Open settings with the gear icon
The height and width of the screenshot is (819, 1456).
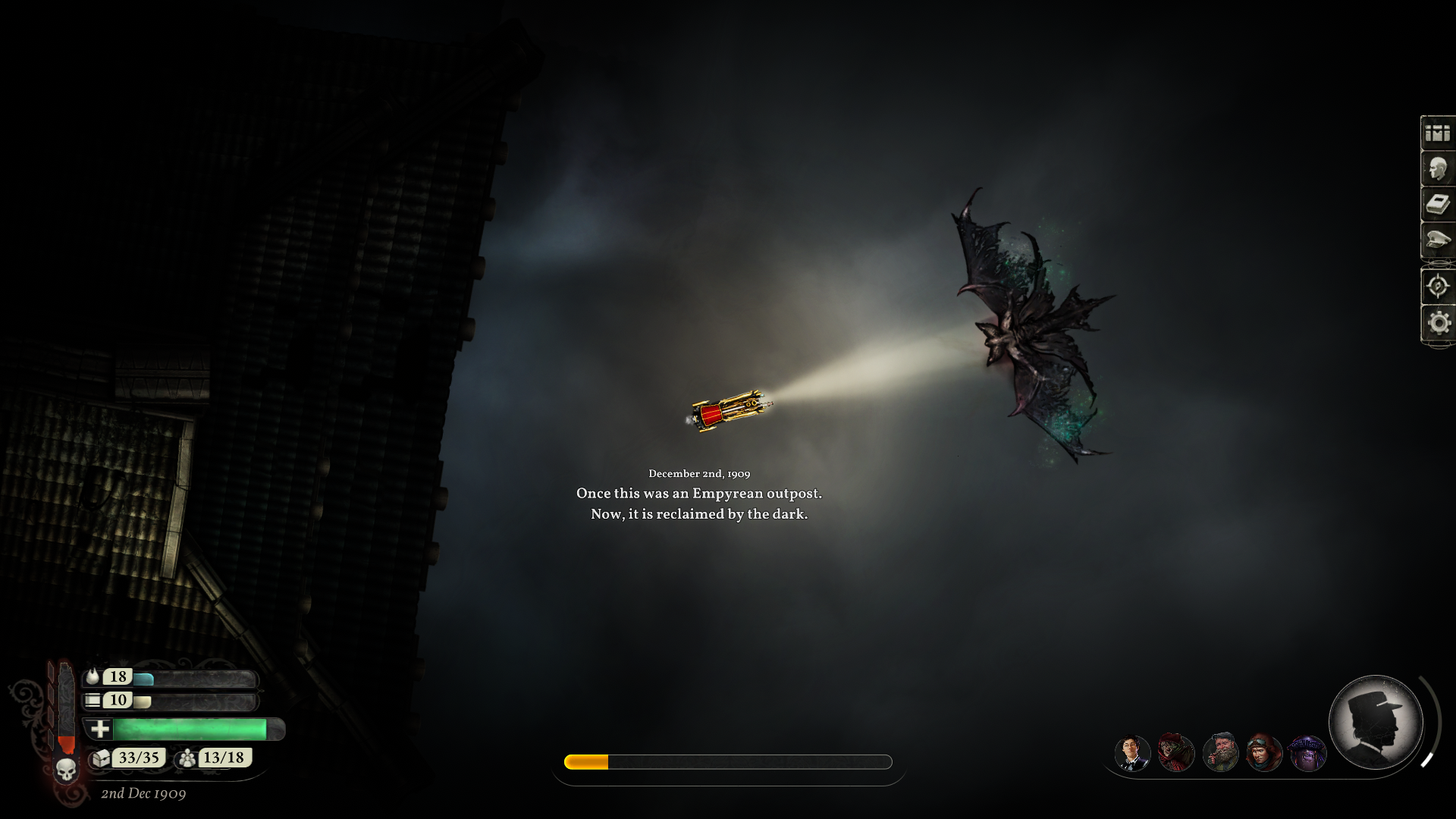1437,323
